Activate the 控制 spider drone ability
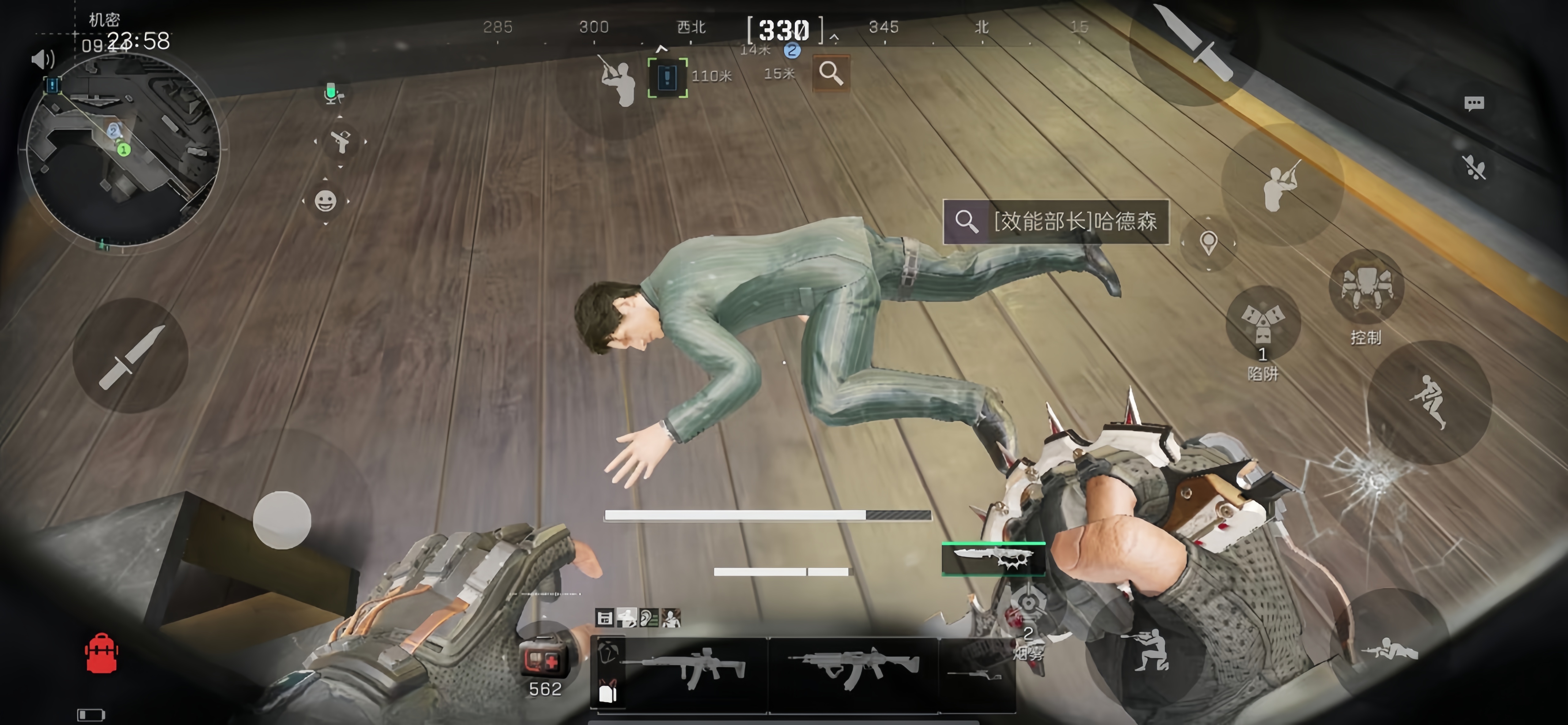Viewport: 1568px width, 725px height. click(1366, 288)
